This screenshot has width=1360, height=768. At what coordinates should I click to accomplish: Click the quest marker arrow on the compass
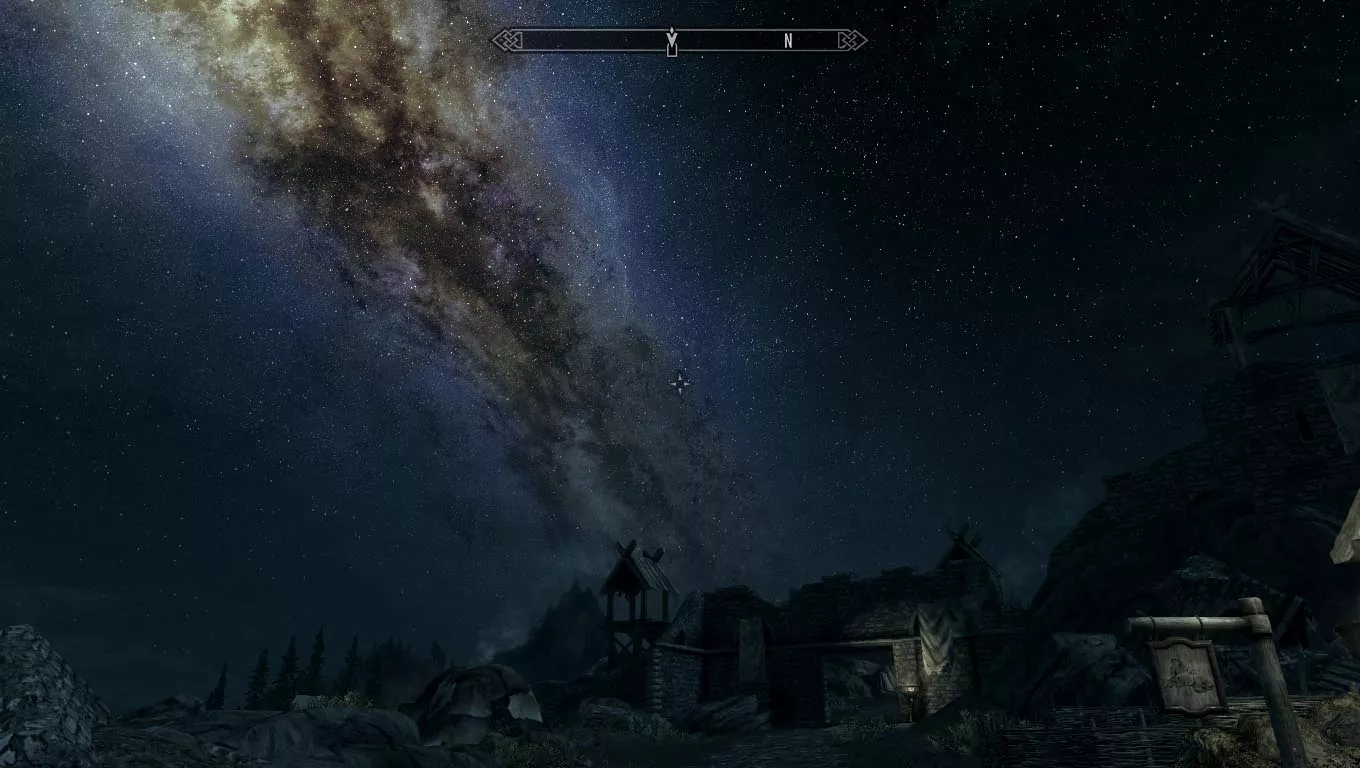(x=672, y=41)
